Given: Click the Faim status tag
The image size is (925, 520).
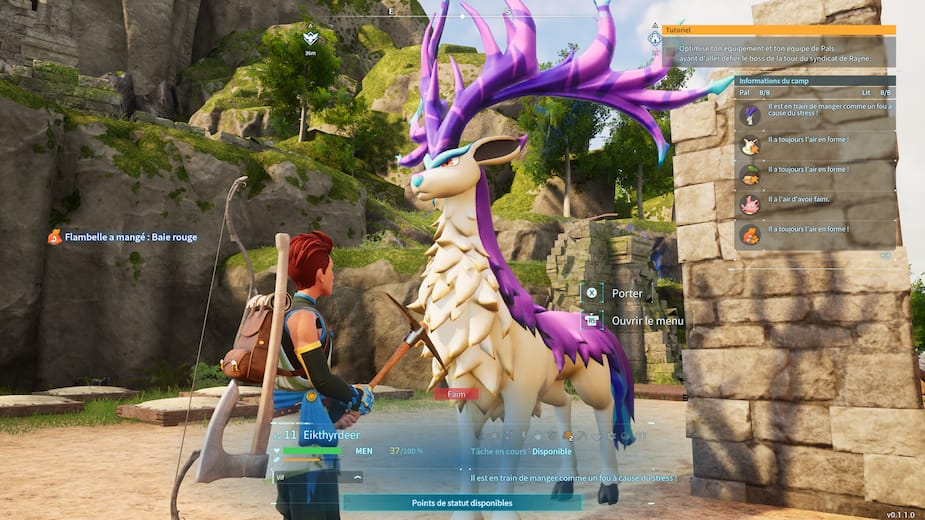Looking at the screenshot, I should [x=456, y=394].
